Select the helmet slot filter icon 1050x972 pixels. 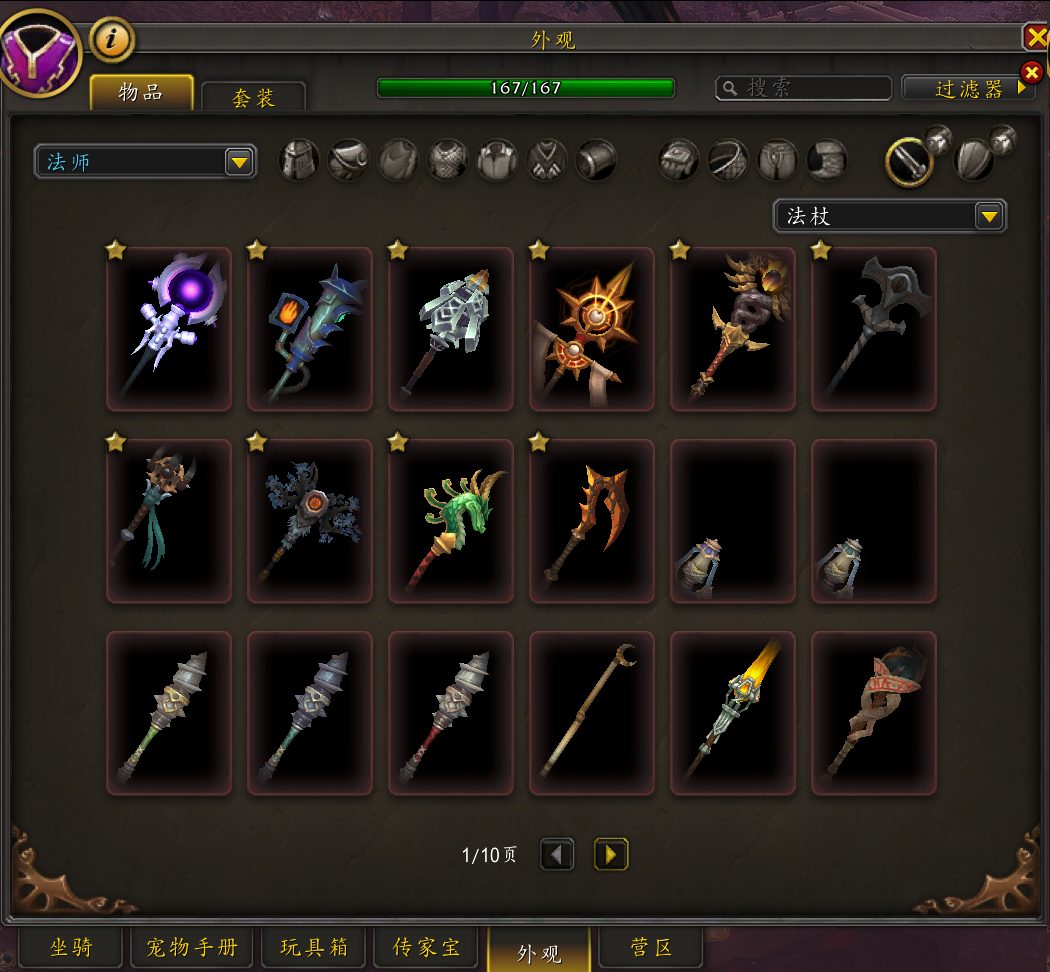point(299,160)
